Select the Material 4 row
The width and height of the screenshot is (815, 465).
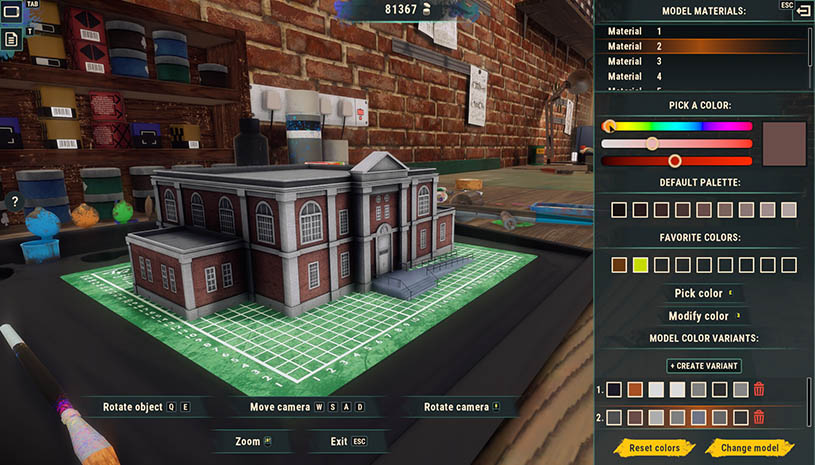coord(702,76)
